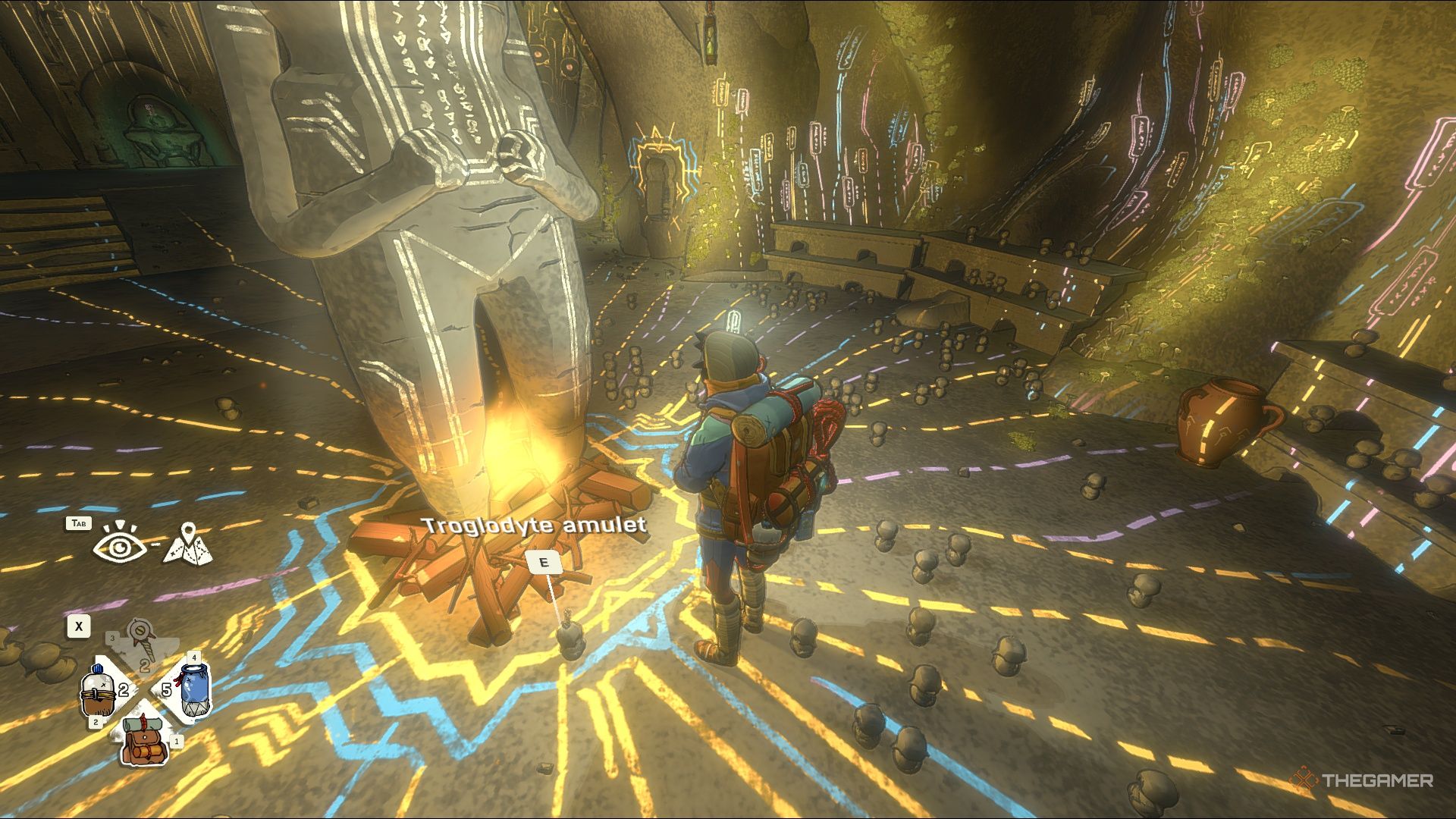Open the folded map icon
This screenshot has height=819, width=1456.
click(188, 544)
